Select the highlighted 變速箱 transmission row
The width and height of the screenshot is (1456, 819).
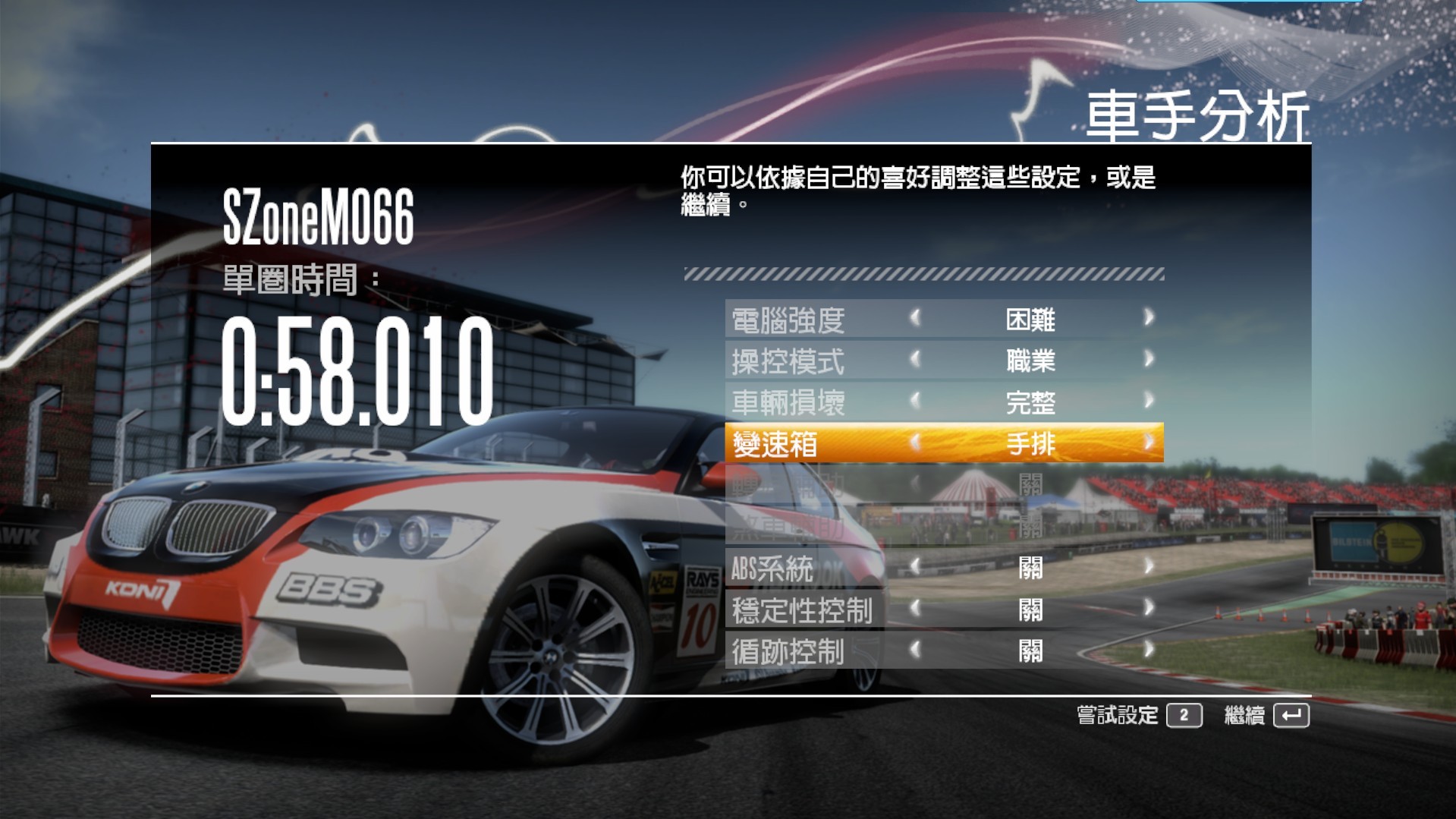775,444
